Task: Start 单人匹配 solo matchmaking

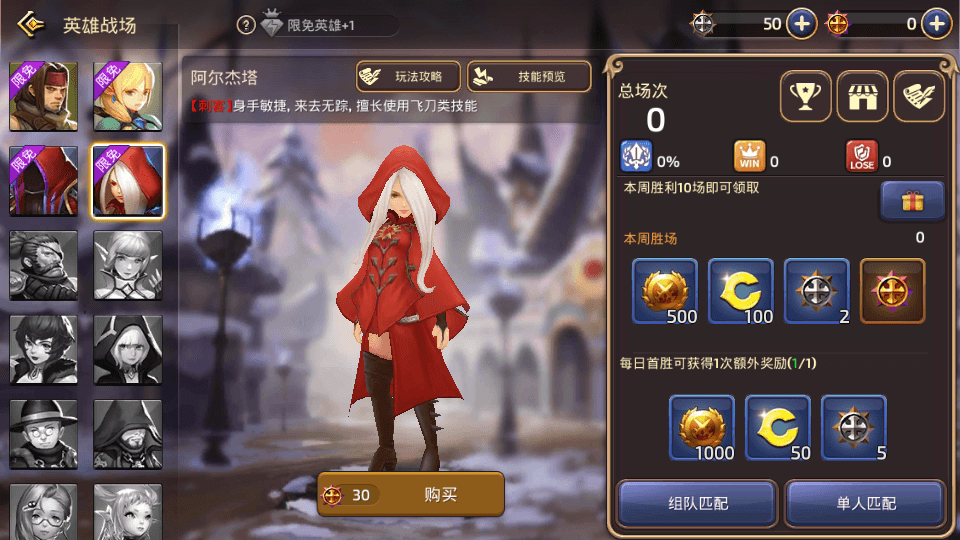Action: click(x=864, y=503)
